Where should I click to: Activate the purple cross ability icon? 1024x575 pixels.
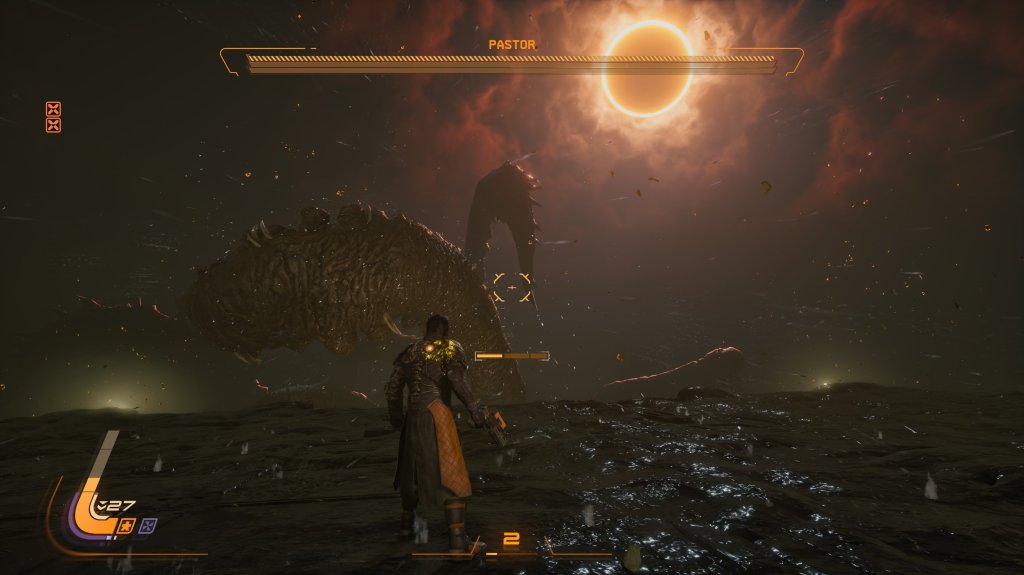[x=148, y=525]
